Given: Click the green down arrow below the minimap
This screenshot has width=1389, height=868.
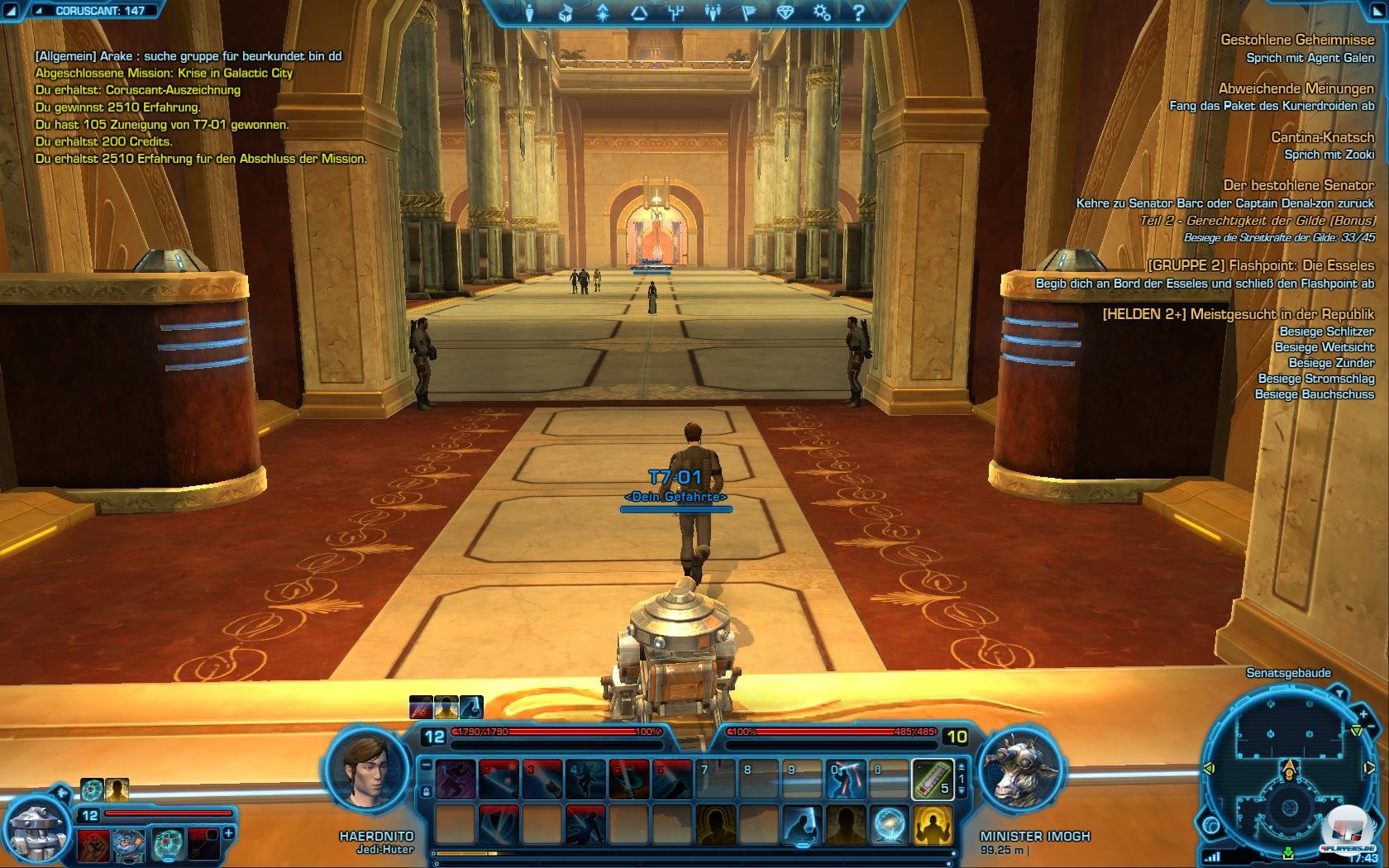Looking at the screenshot, I should tap(1290, 851).
